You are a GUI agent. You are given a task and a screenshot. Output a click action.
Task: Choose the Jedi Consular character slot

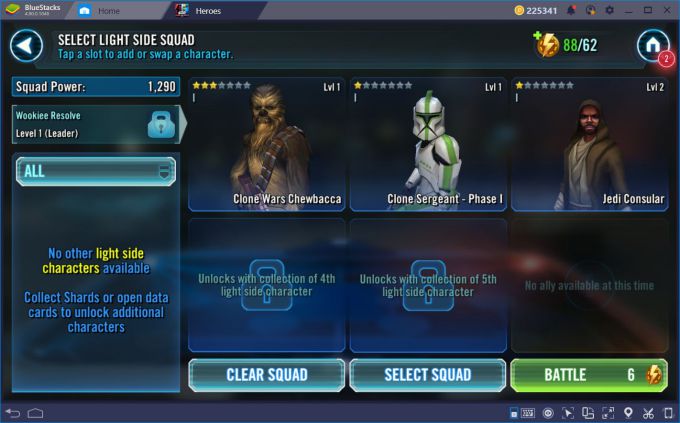[590, 144]
